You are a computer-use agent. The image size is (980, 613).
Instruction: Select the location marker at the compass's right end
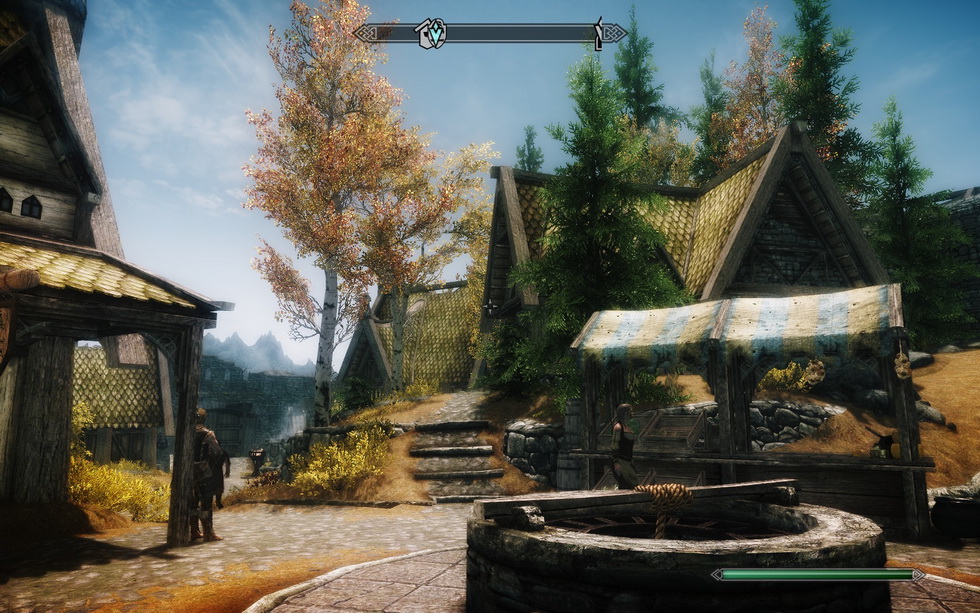pos(599,32)
